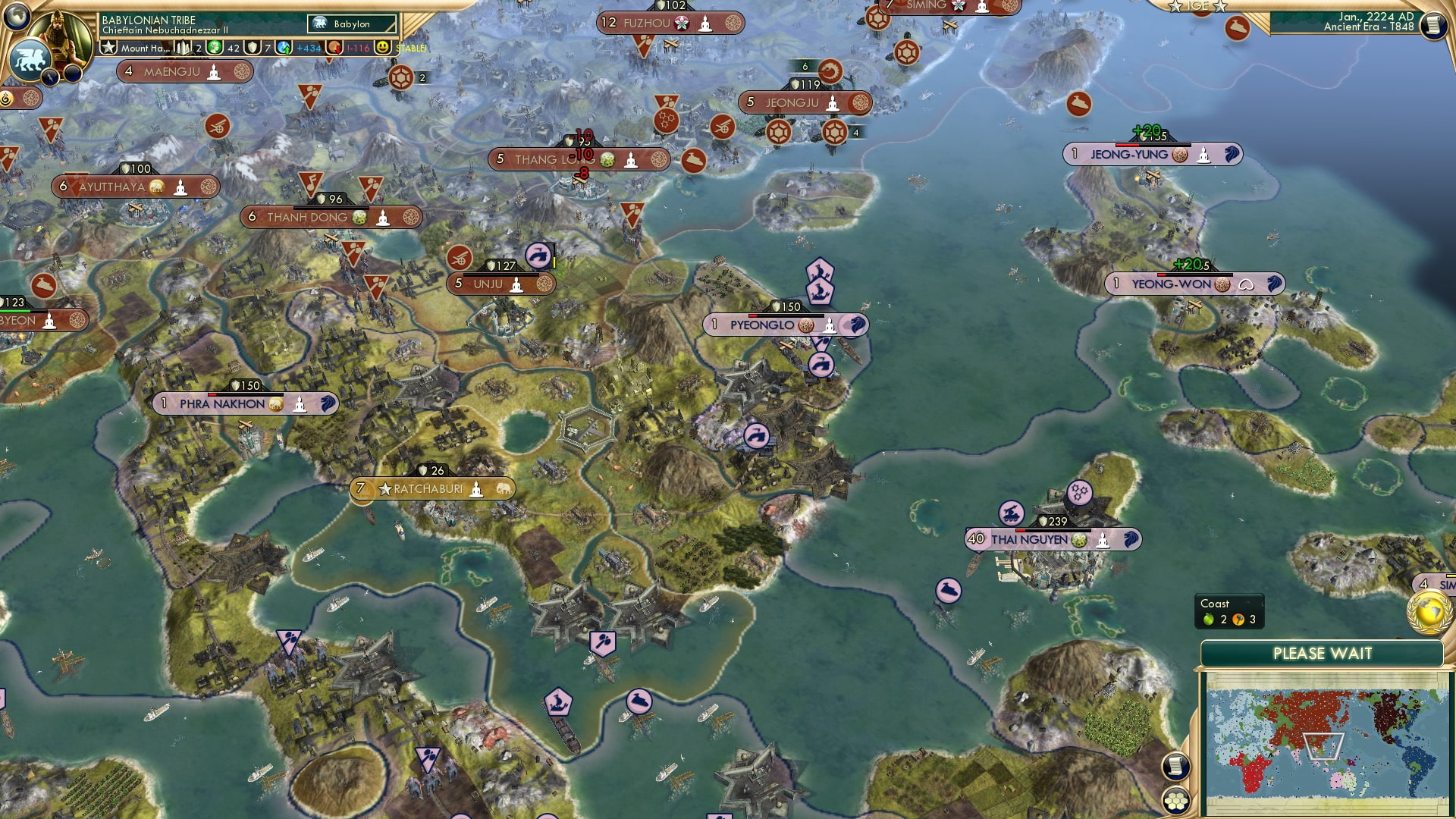Viewport: 1456px width, 819px height.
Task: Open the culture panel tower icon showing 2
Action: (182, 48)
